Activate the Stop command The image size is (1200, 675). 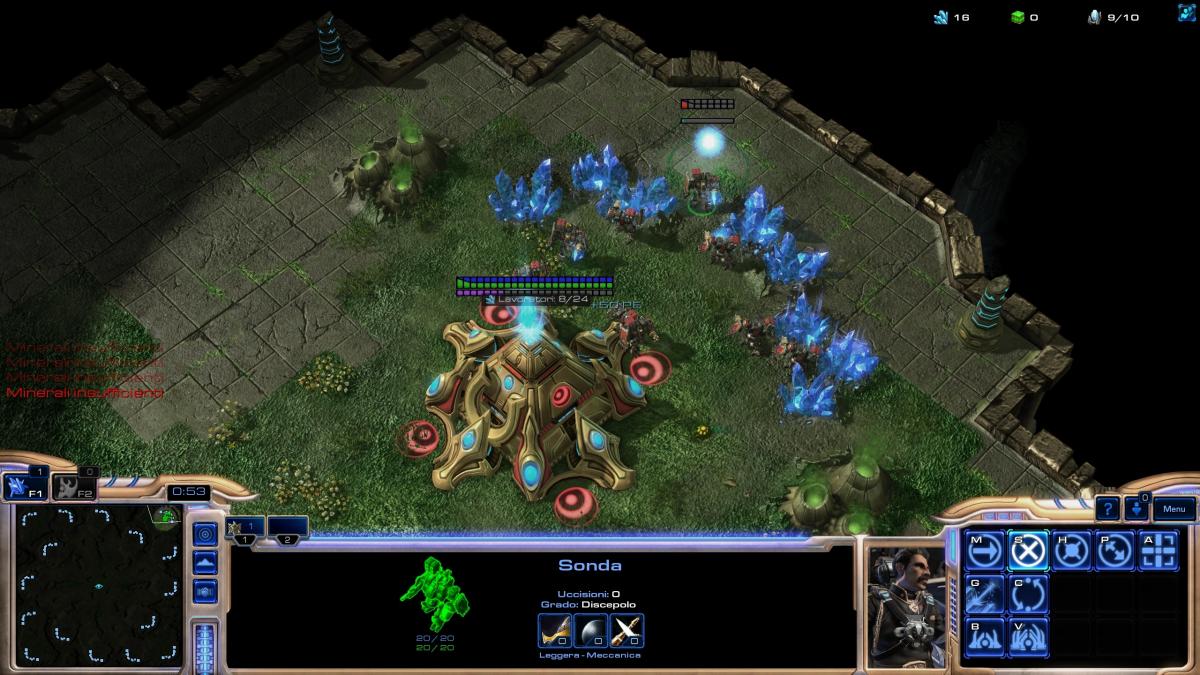point(1029,551)
